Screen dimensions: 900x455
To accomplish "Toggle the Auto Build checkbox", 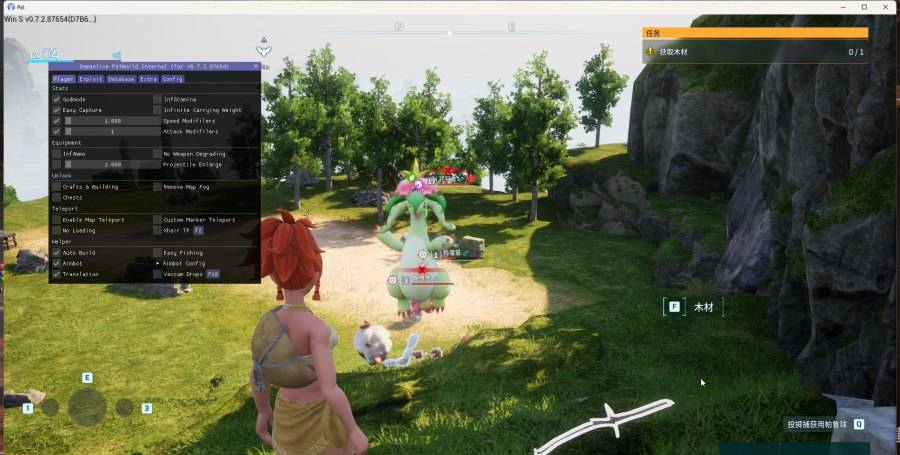I will (x=56, y=252).
